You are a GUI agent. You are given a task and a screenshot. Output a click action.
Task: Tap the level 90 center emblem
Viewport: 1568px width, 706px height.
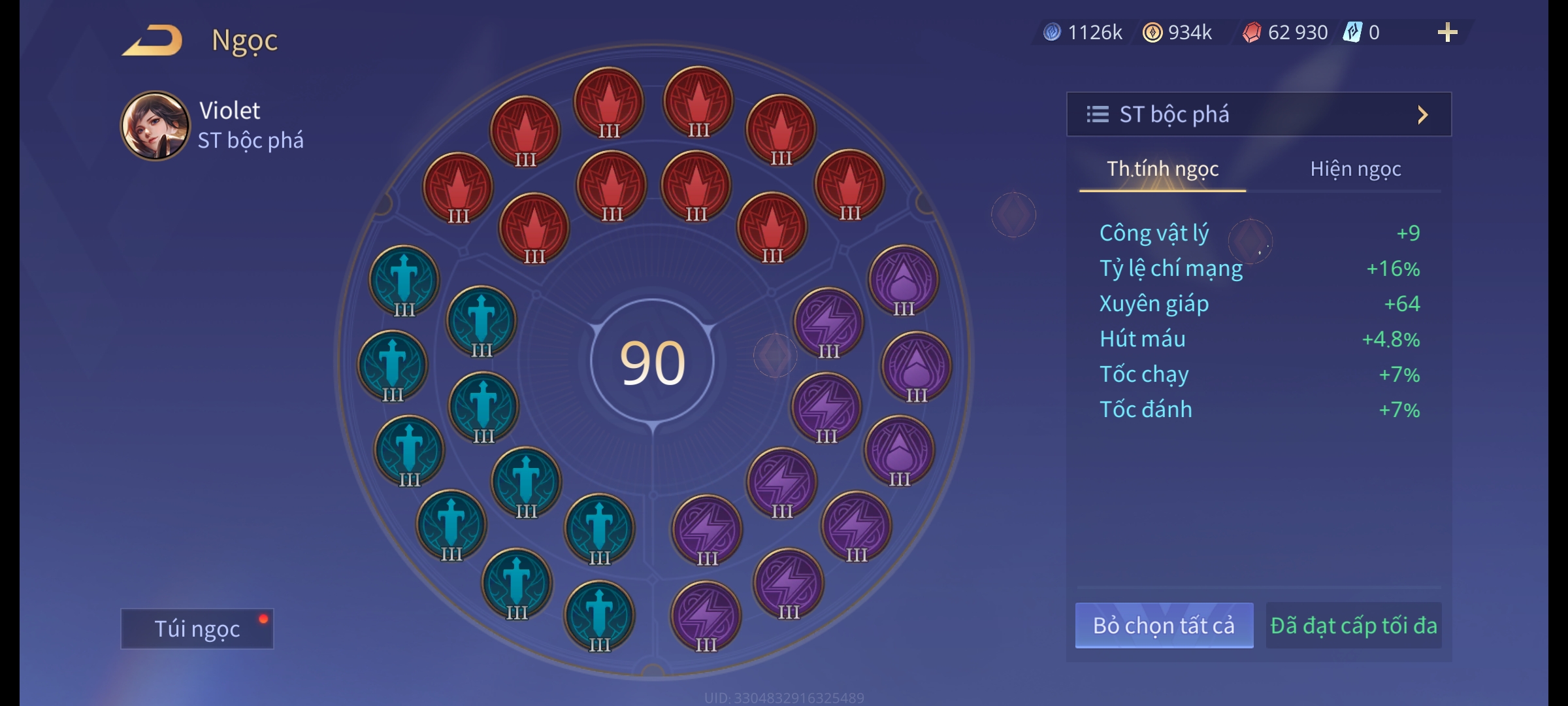tap(652, 363)
